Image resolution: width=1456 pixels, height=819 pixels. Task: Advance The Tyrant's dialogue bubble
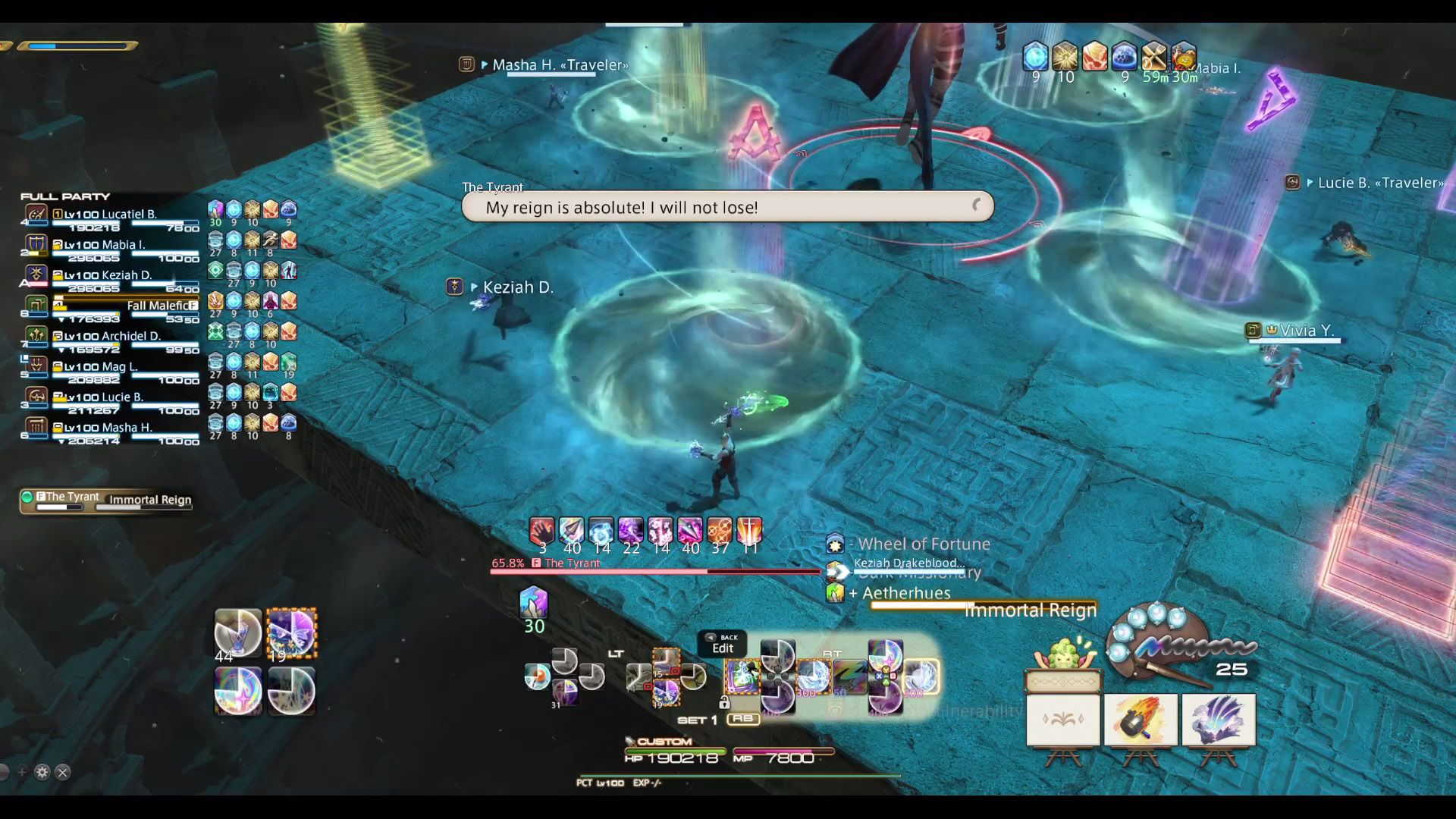click(977, 206)
